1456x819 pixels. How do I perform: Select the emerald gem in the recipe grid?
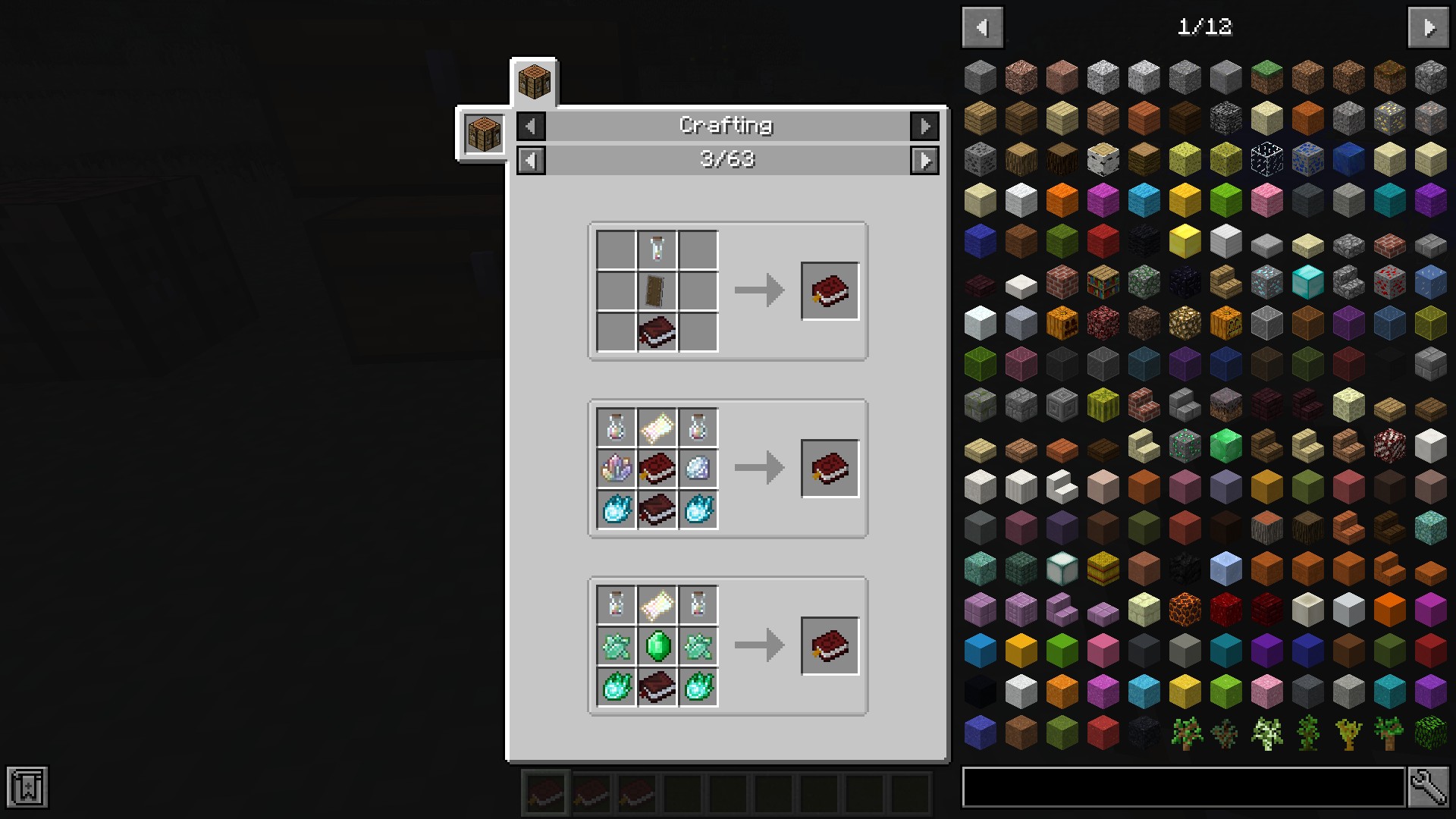pyautogui.click(x=657, y=646)
